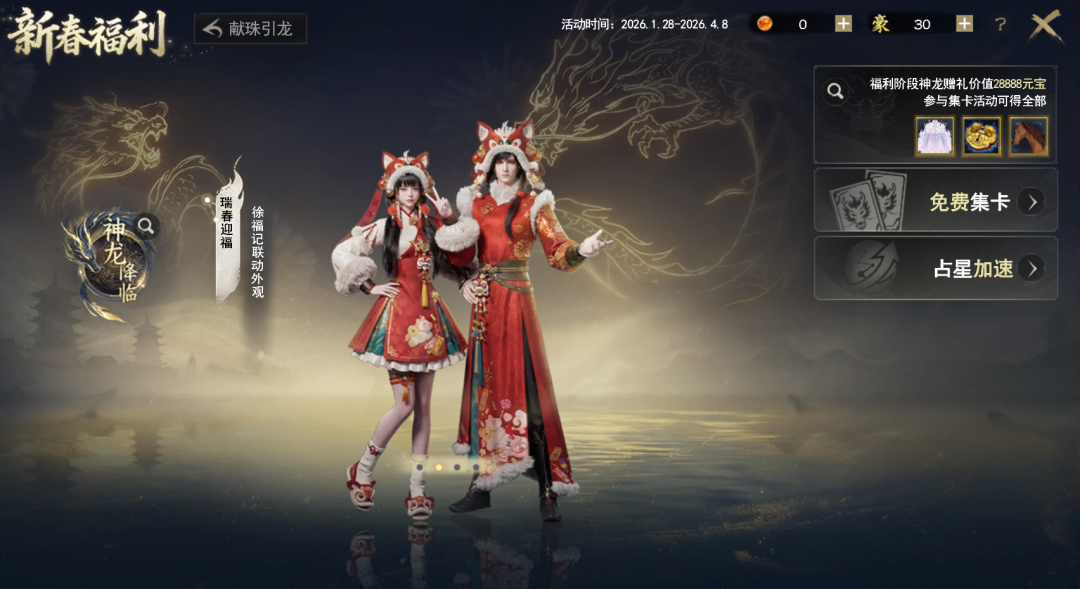Inspect the 神龙降临 emblem magnifier

(147, 226)
